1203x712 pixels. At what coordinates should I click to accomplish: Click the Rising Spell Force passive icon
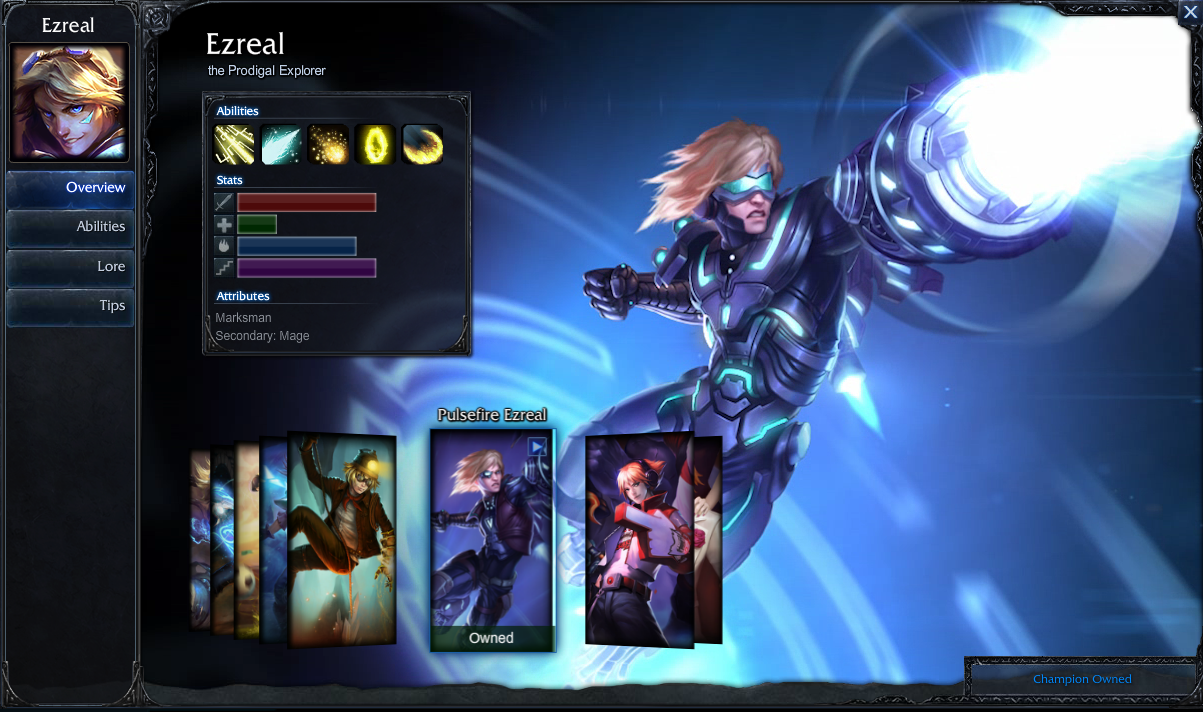point(234,145)
